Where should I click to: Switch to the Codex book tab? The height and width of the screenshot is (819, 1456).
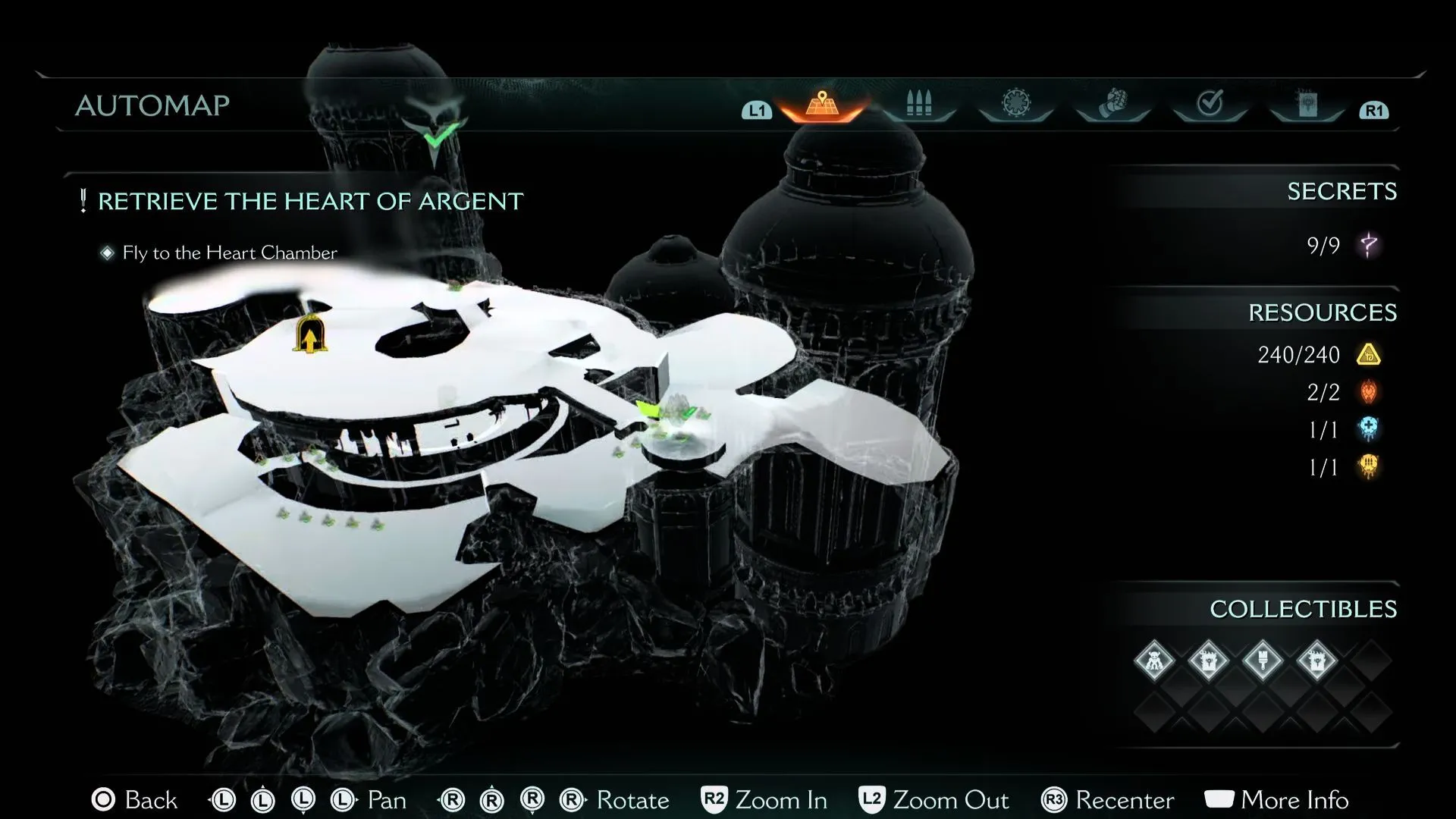pyautogui.click(x=1307, y=104)
